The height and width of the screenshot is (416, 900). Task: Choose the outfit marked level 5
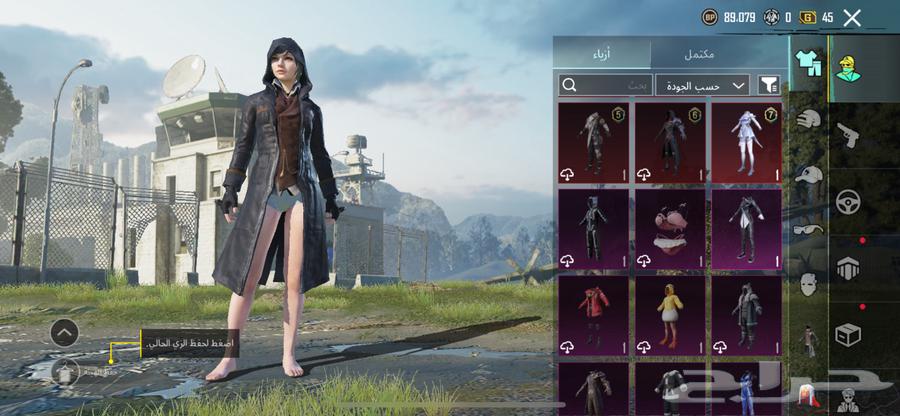(x=593, y=142)
